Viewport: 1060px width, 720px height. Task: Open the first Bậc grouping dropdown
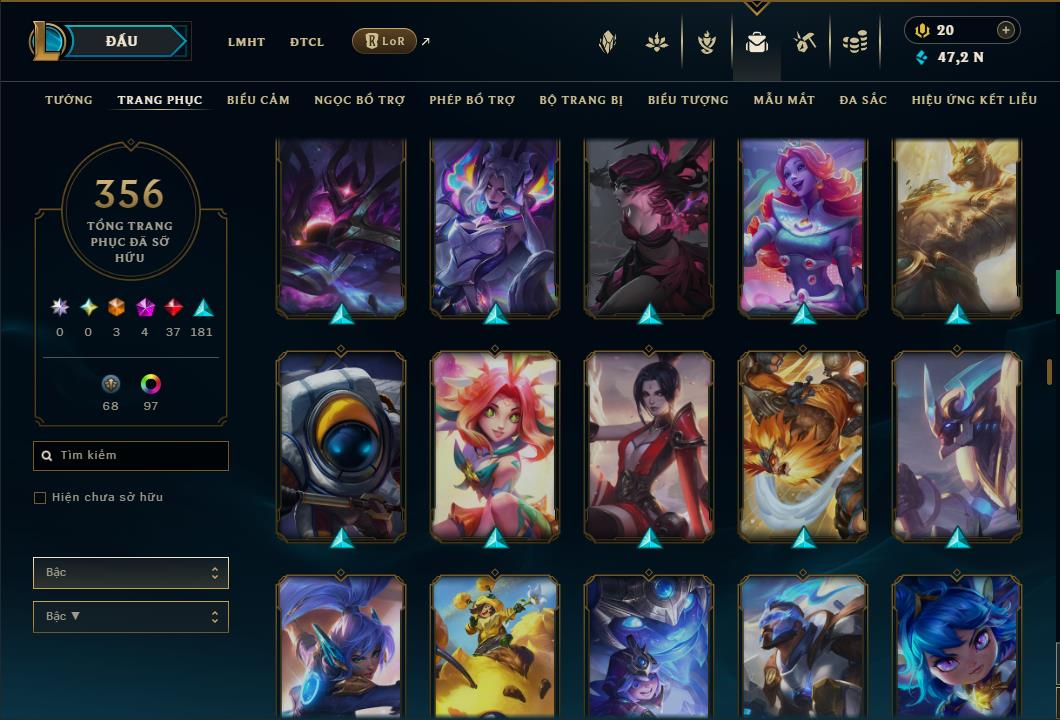(130, 573)
